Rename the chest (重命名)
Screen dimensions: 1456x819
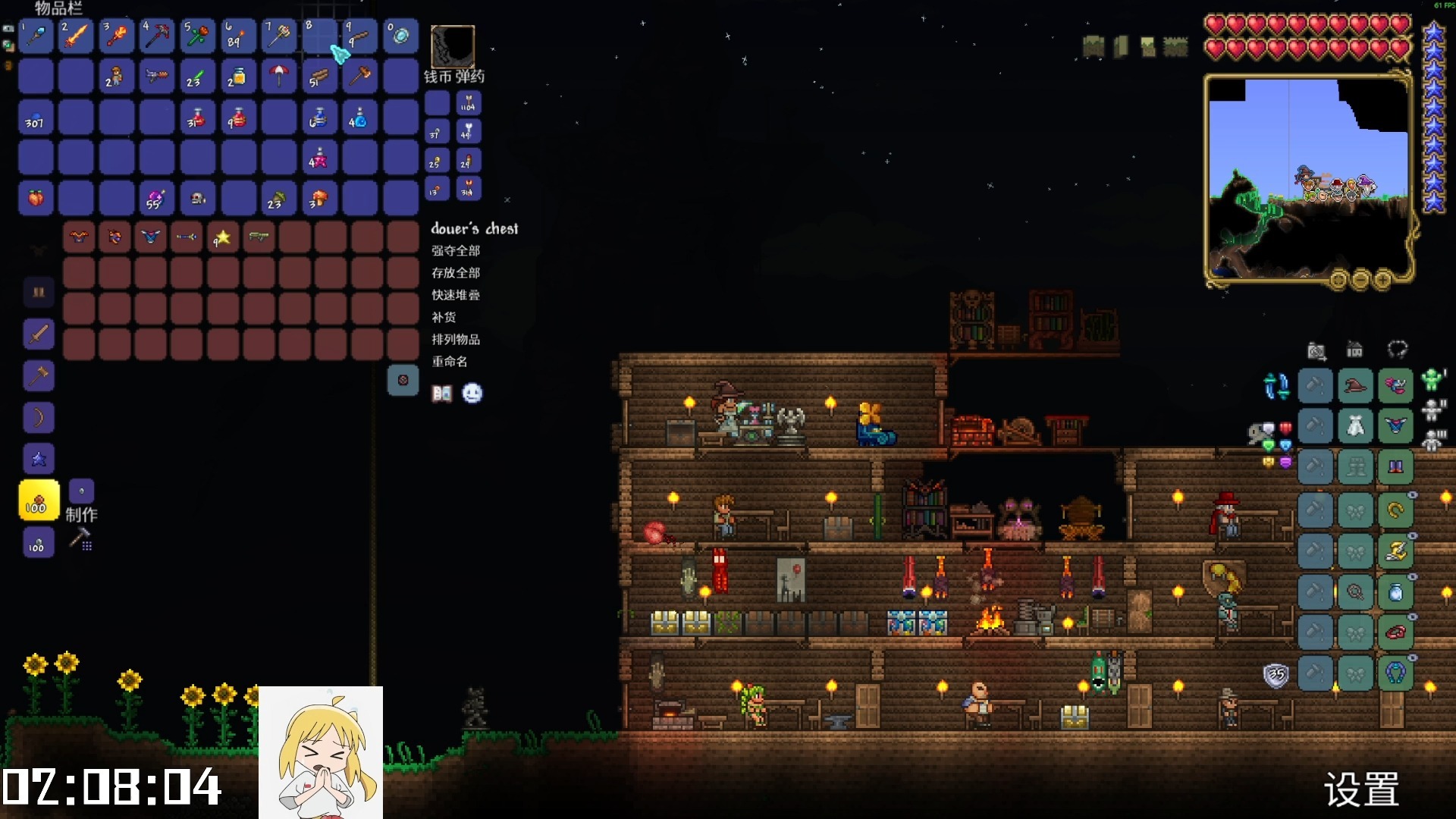tap(450, 362)
